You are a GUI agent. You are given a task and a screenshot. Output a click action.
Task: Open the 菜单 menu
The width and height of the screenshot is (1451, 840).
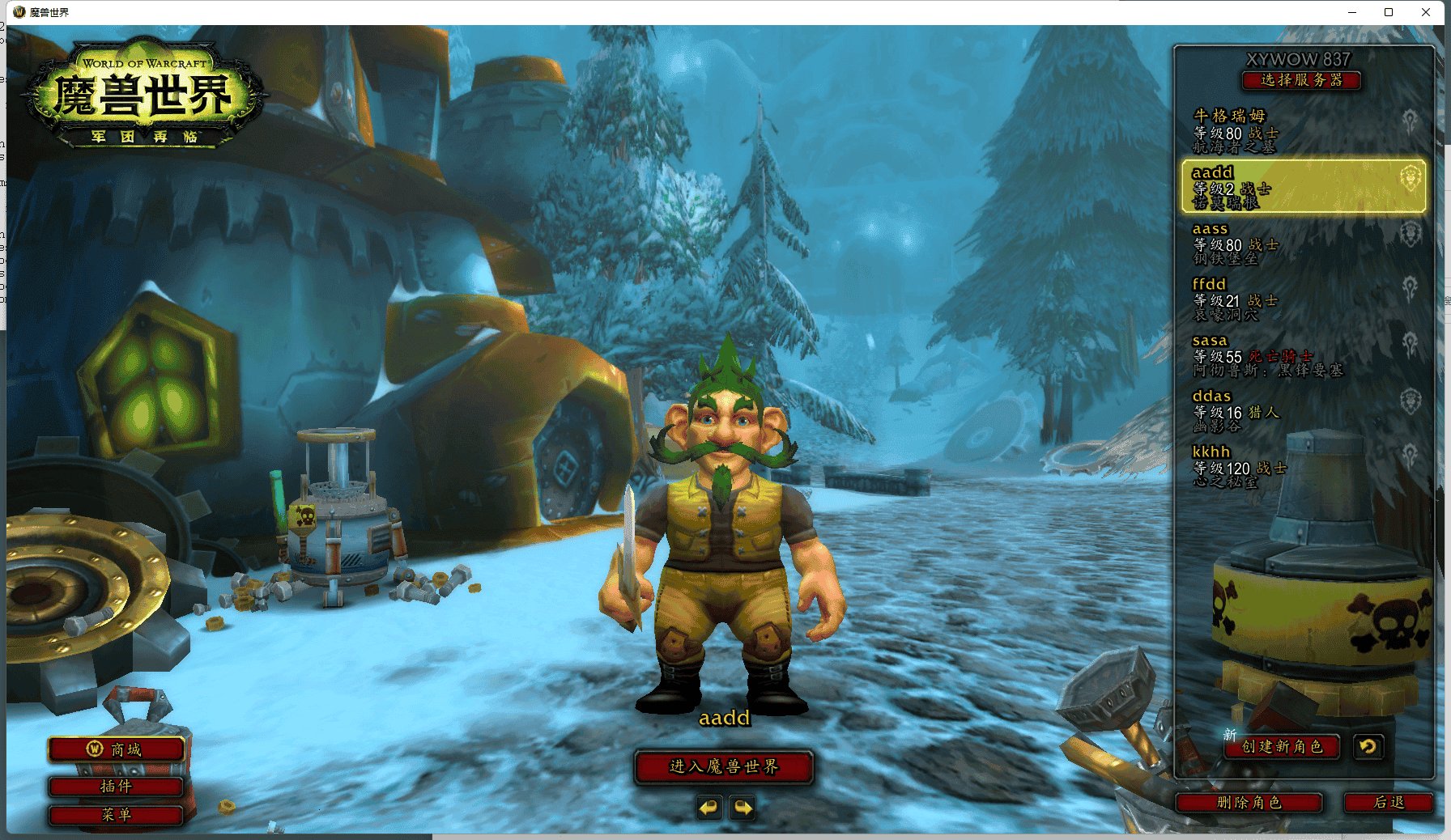116,815
